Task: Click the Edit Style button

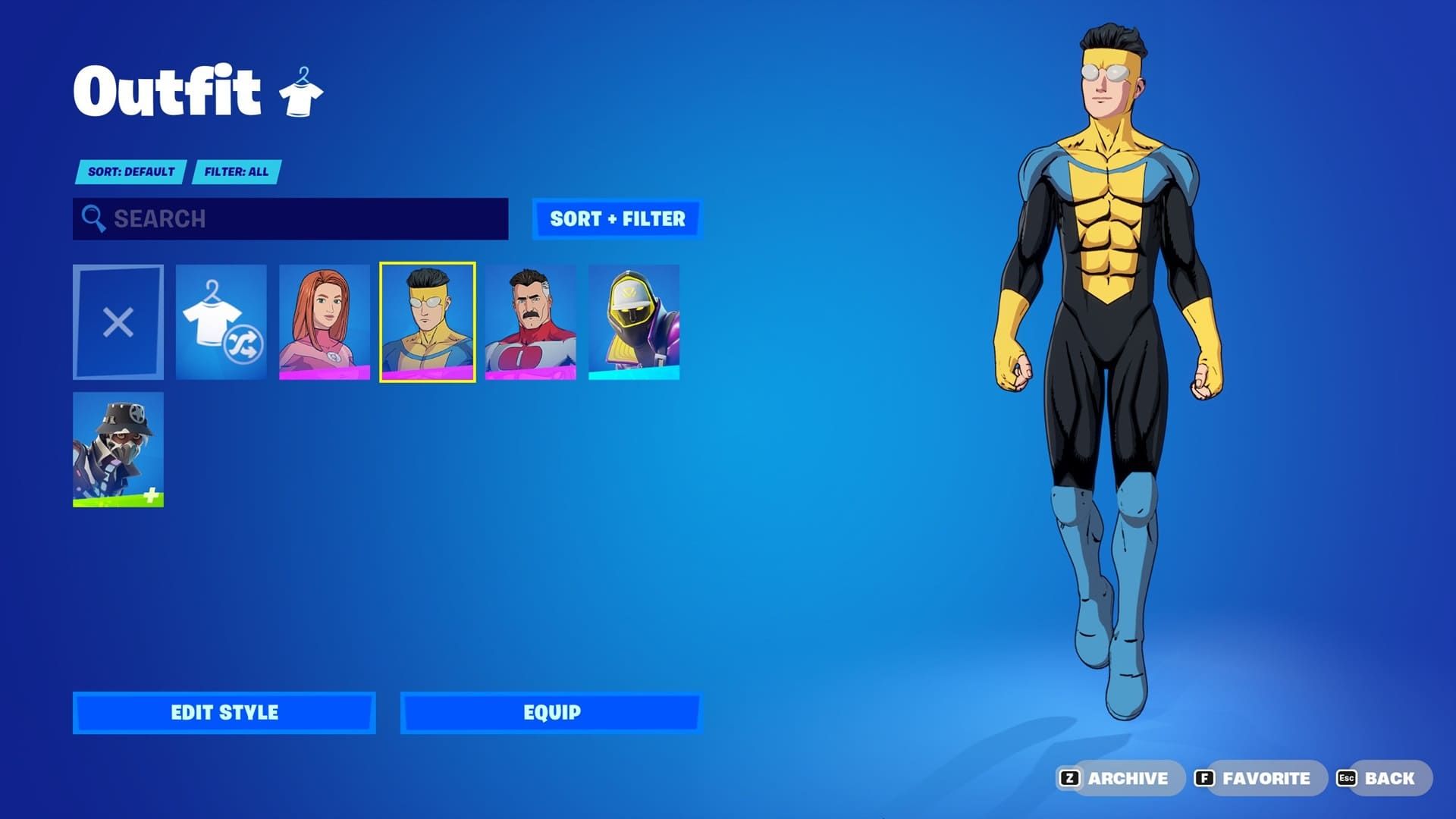Action: coord(224,712)
